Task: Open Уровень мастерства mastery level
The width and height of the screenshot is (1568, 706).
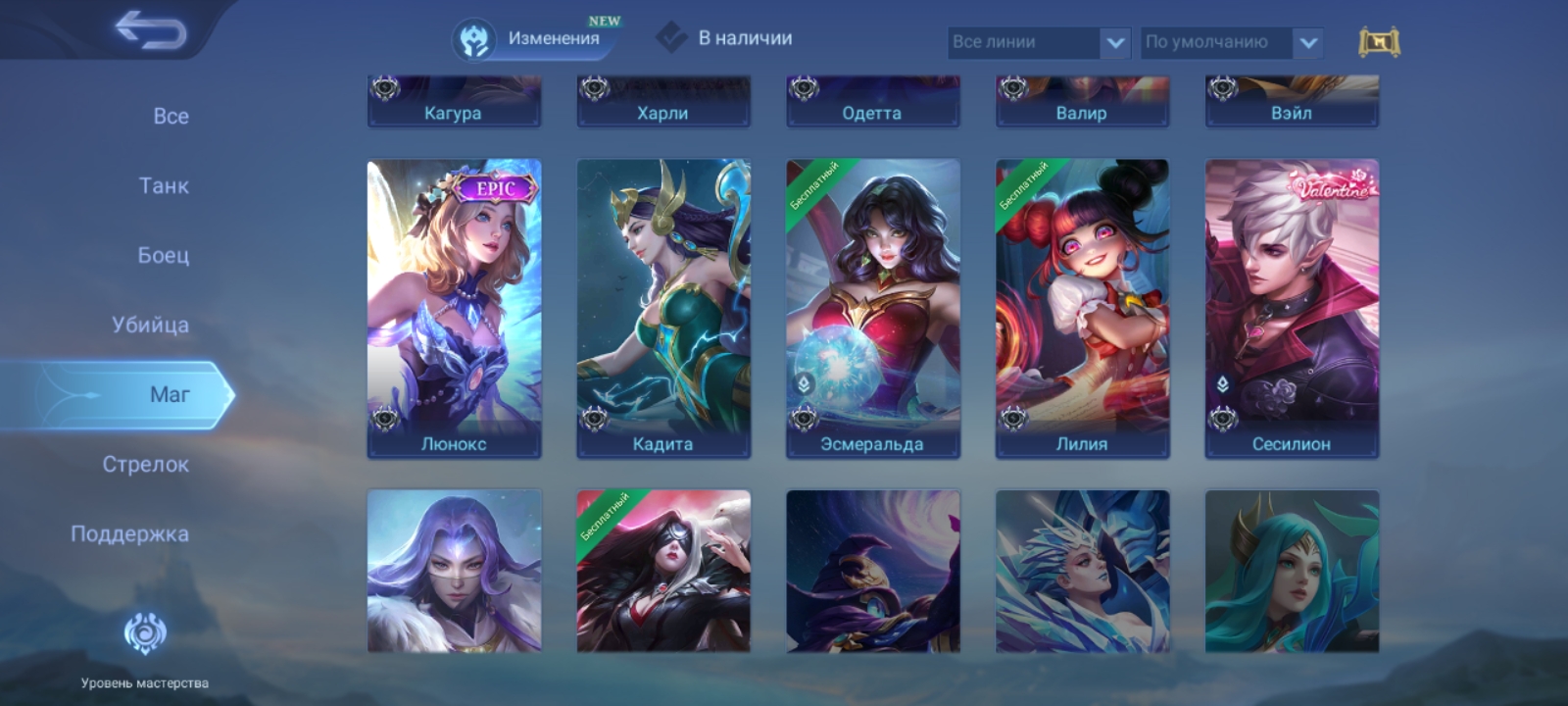Action: [x=145, y=647]
